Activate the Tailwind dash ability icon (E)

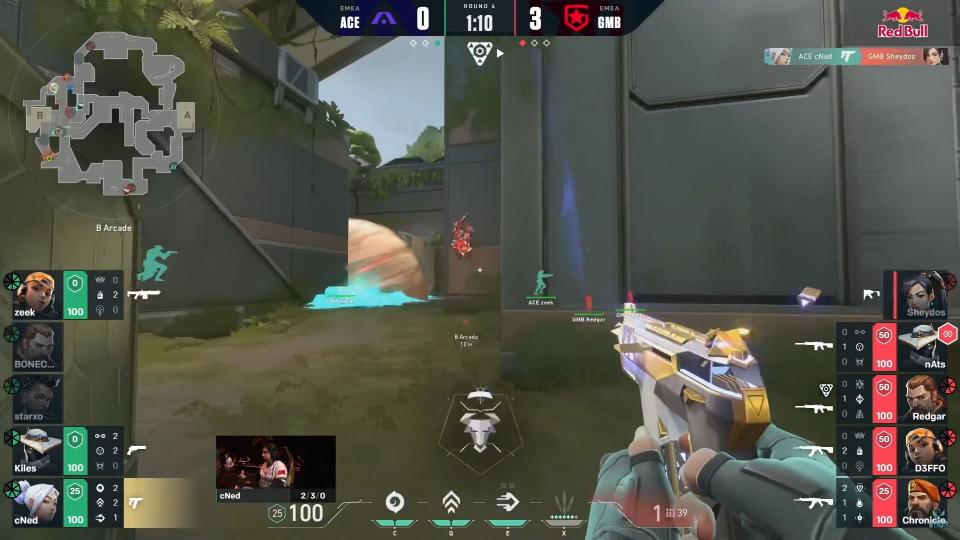tap(508, 502)
